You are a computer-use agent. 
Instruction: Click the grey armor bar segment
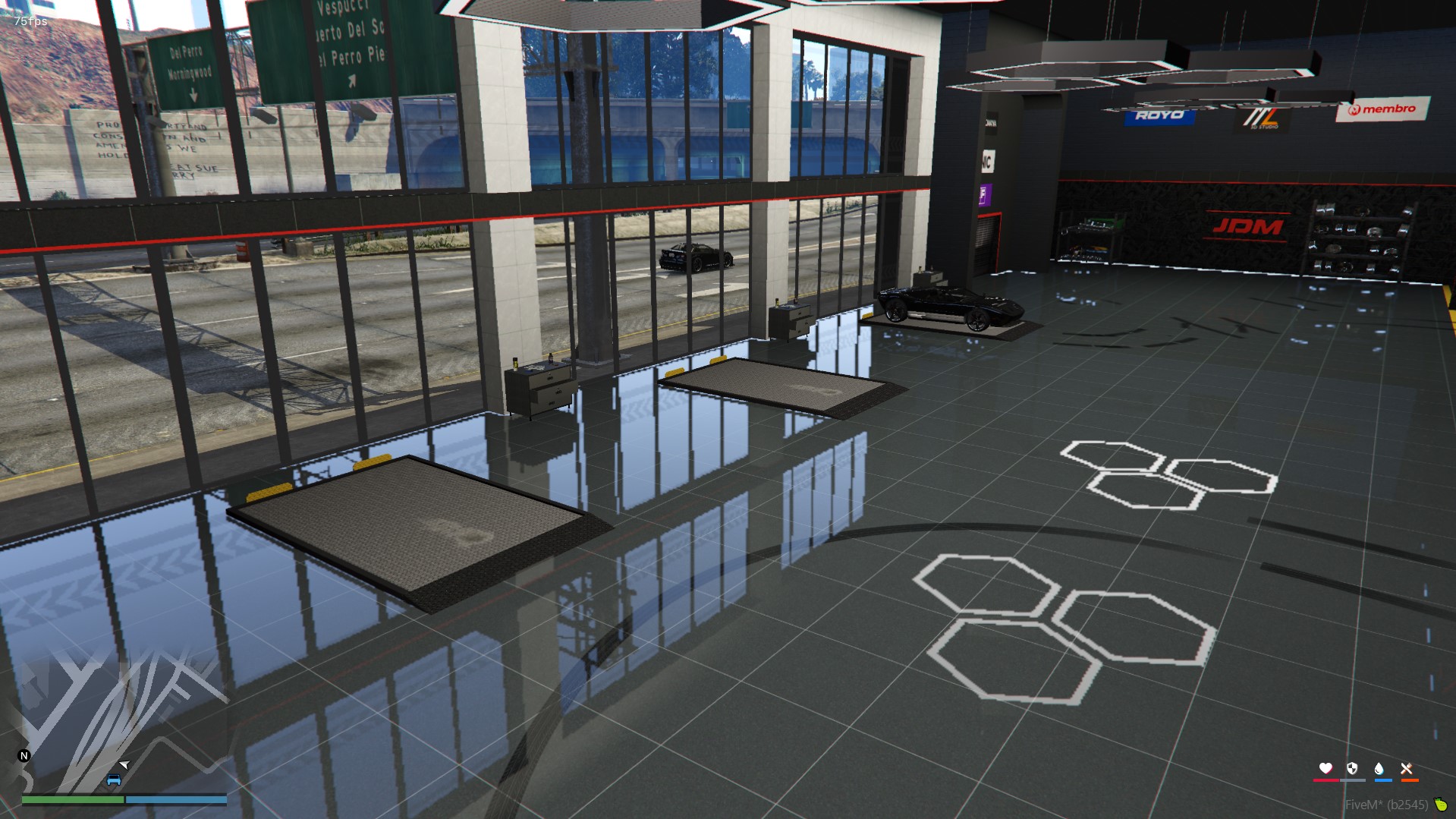point(1353,779)
